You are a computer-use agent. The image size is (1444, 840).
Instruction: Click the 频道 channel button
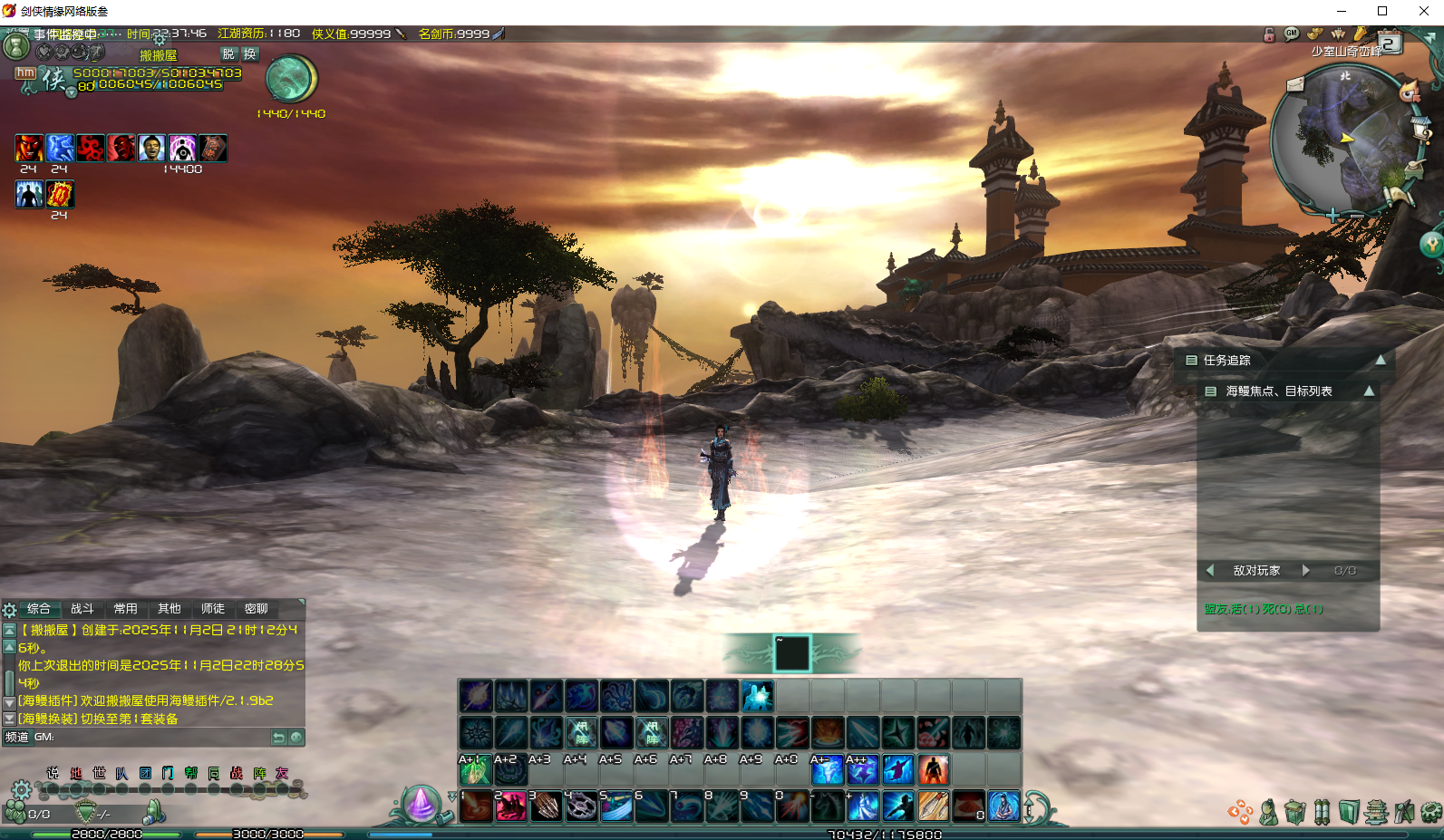[16, 738]
